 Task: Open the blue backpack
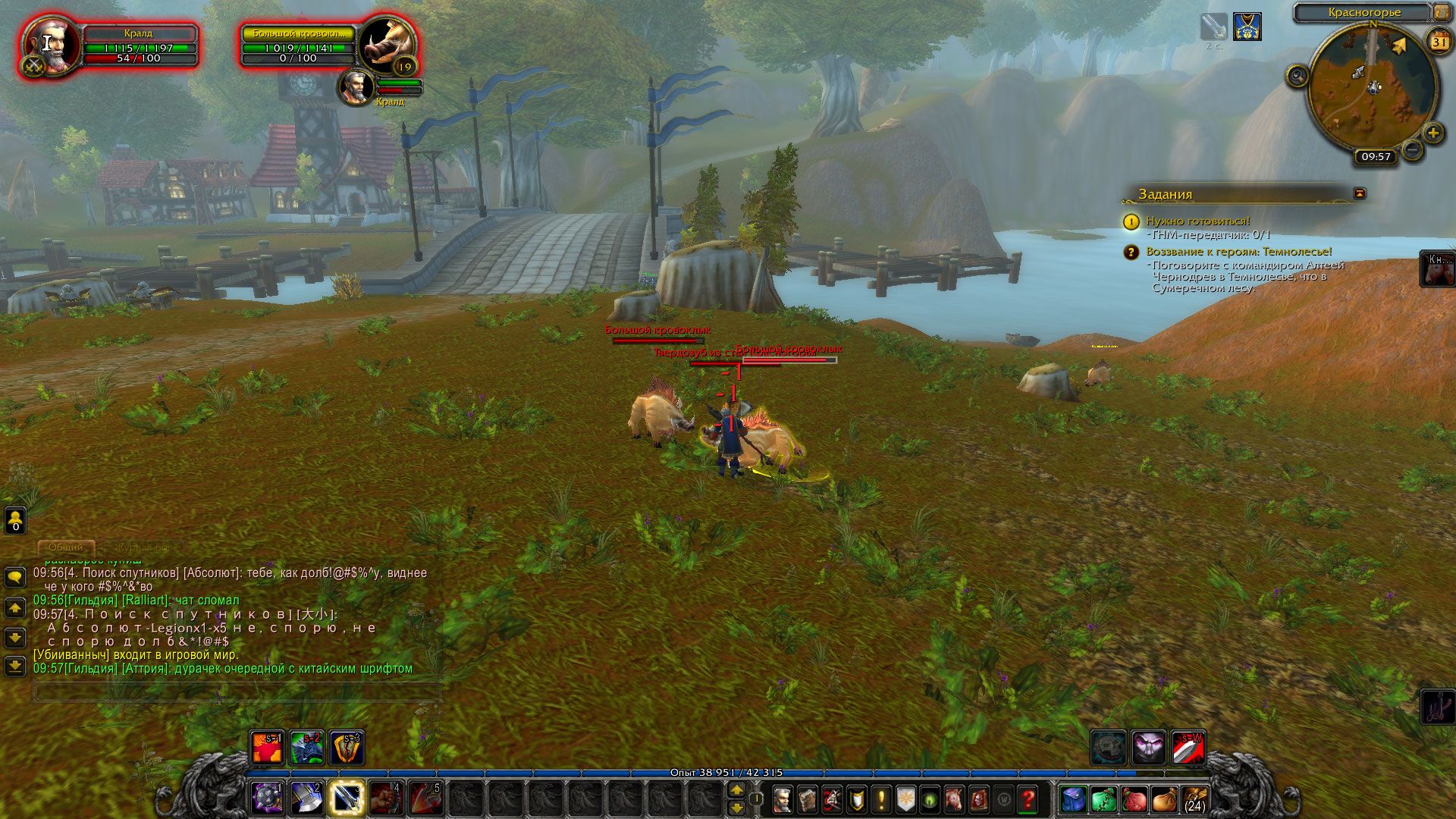tap(1074, 799)
